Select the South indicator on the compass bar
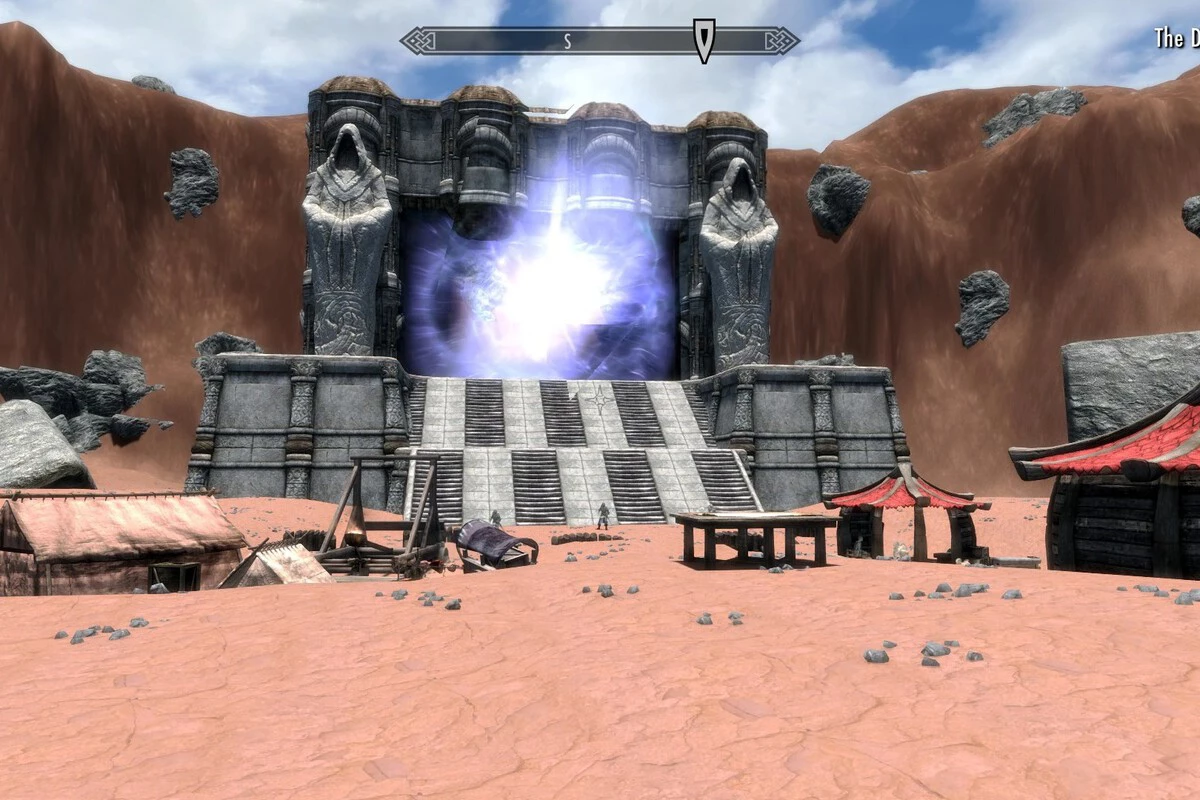The height and width of the screenshot is (800, 1200). 567,41
